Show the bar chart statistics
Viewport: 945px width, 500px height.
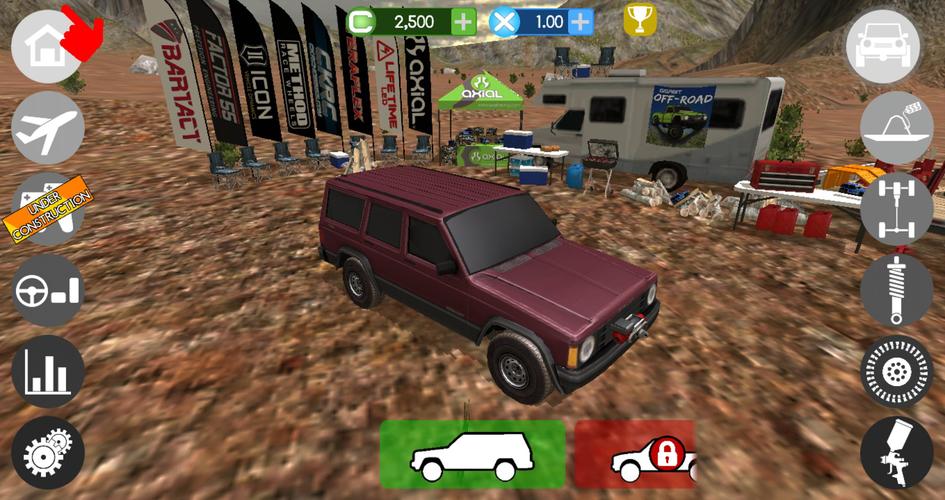47,371
